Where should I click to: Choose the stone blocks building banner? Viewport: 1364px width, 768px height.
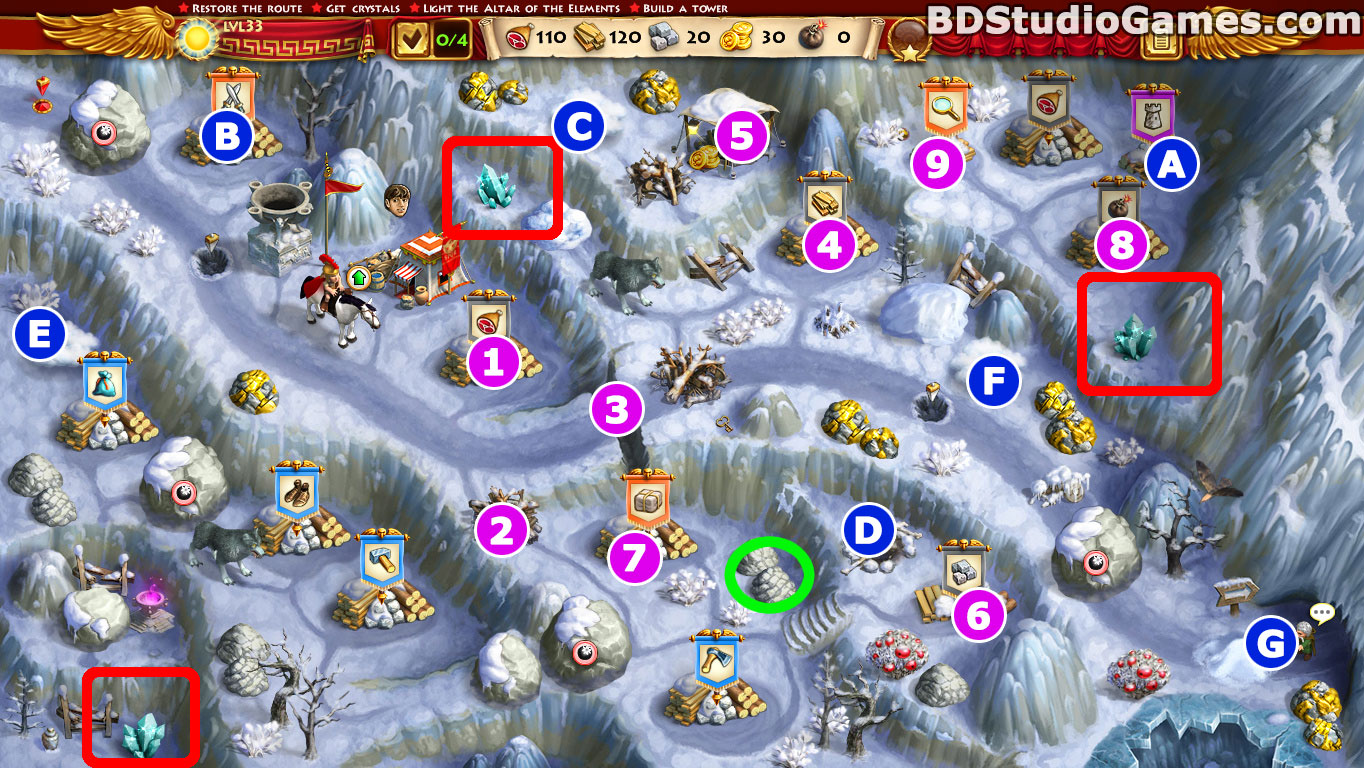pyautogui.click(x=965, y=568)
